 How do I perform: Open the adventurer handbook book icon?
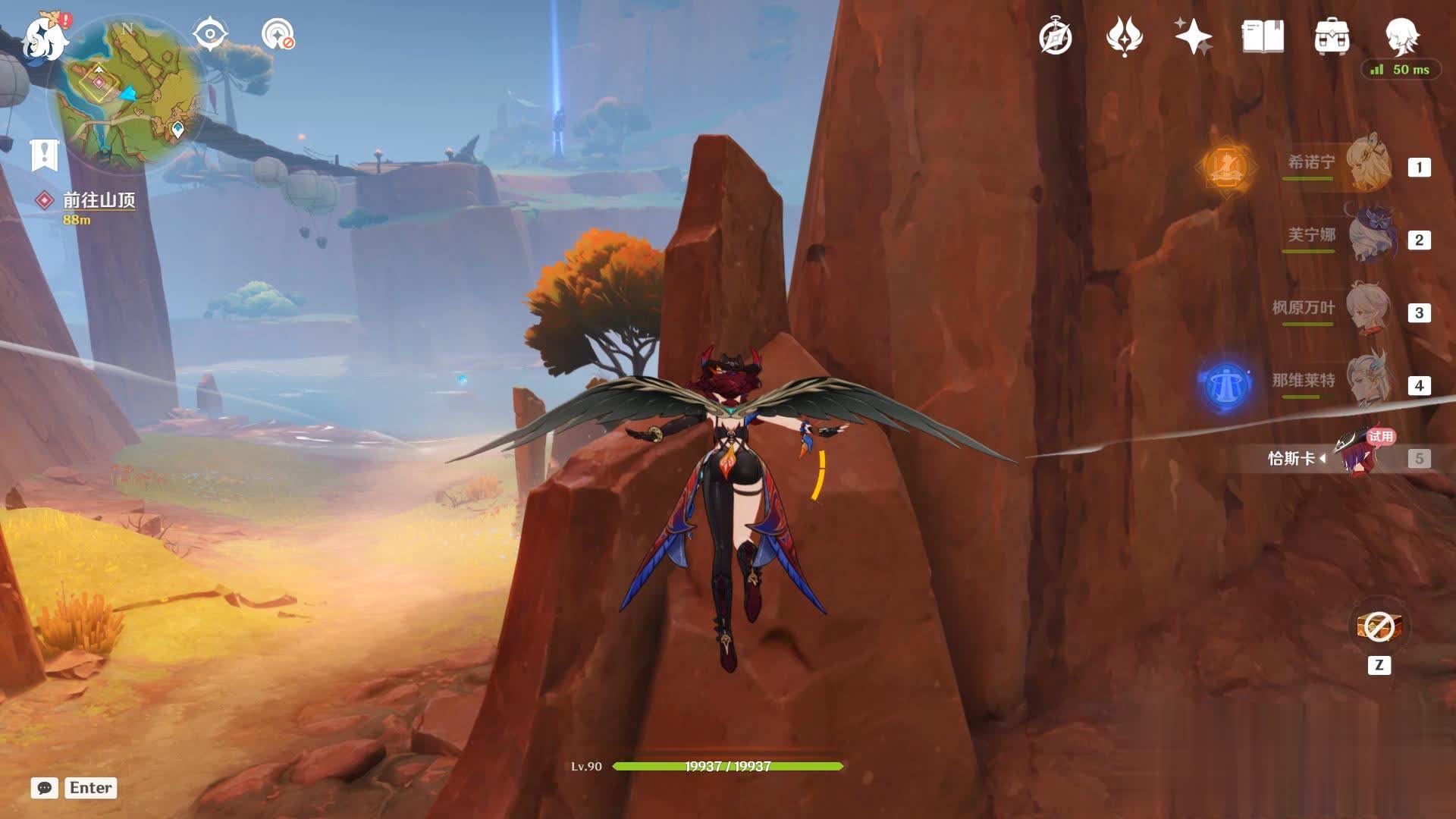tap(1263, 36)
